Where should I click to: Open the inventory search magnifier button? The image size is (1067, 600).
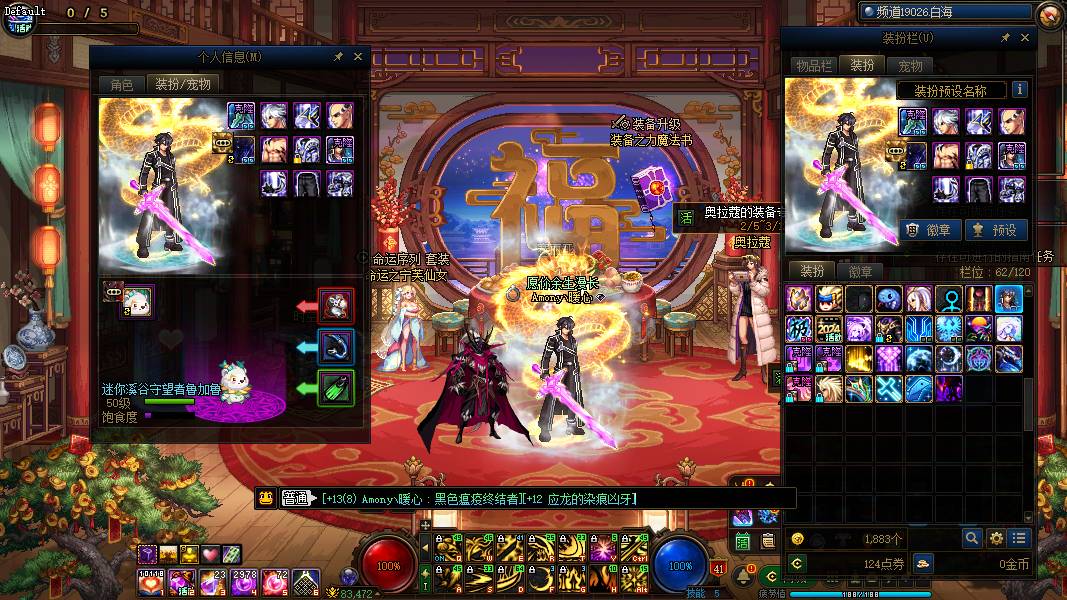click(x=972, y=538)
